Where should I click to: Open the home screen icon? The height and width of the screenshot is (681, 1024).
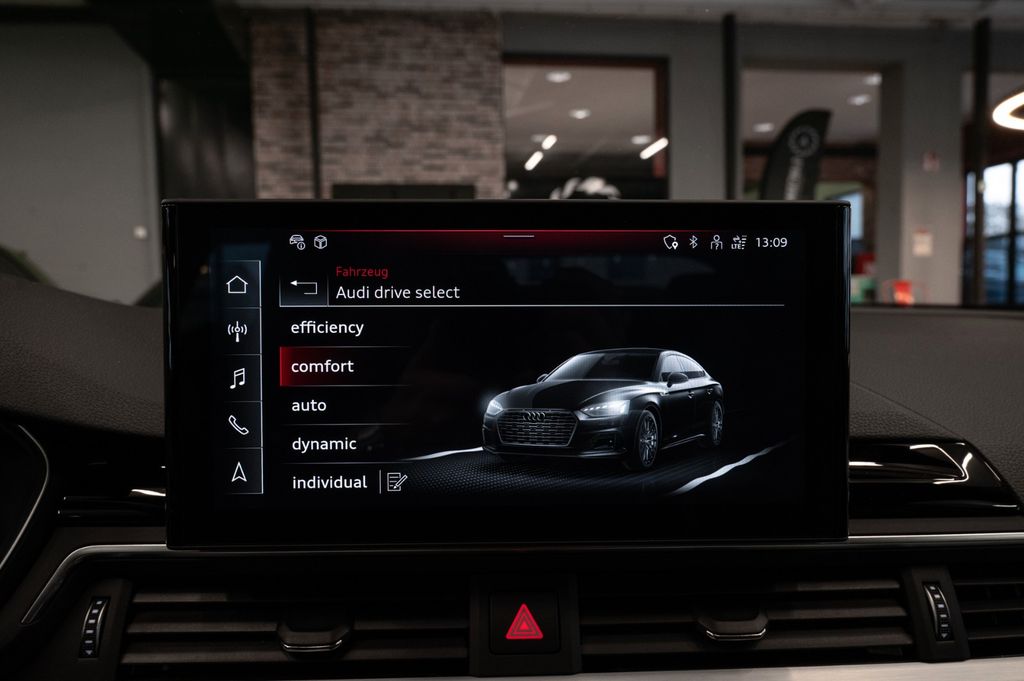point(237,284)
